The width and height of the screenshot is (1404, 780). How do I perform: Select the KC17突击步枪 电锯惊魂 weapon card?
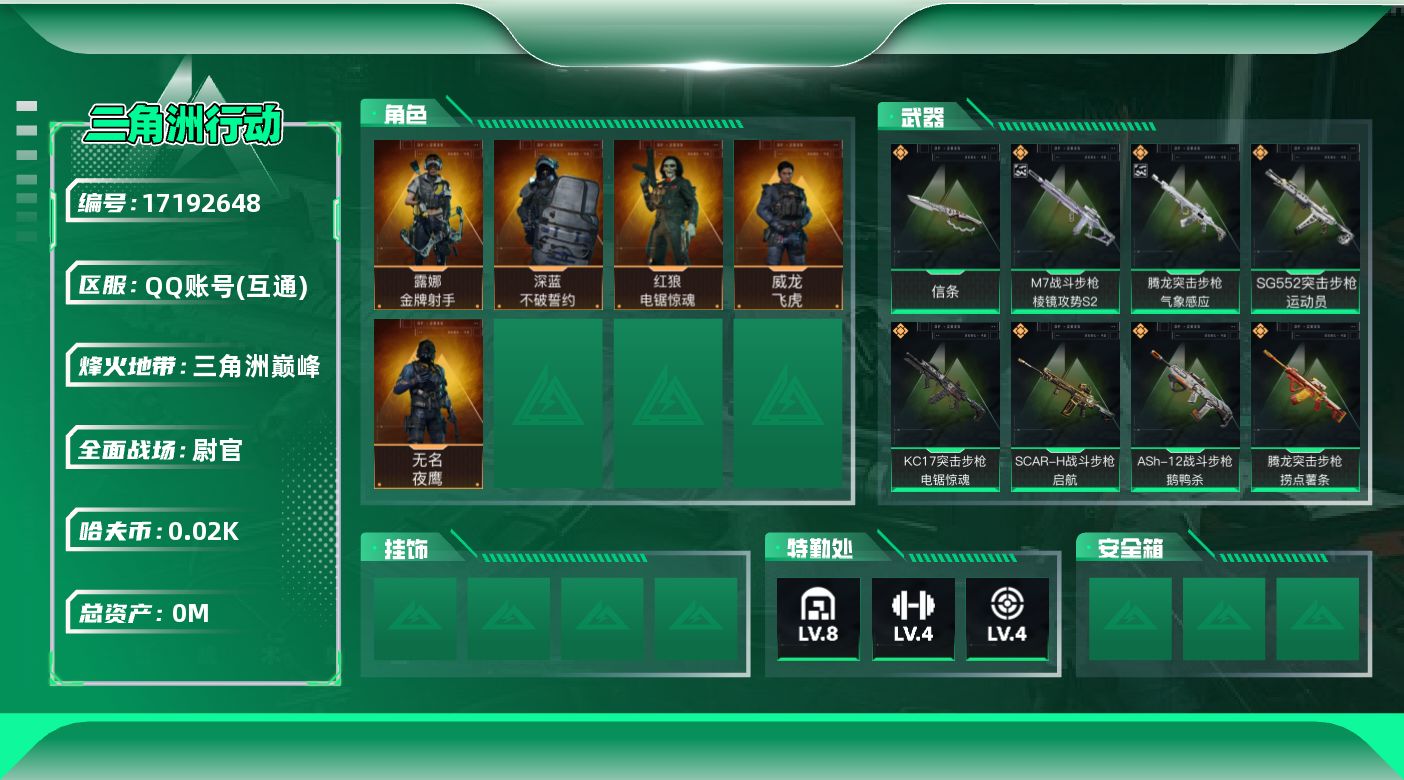click(945, 405)
